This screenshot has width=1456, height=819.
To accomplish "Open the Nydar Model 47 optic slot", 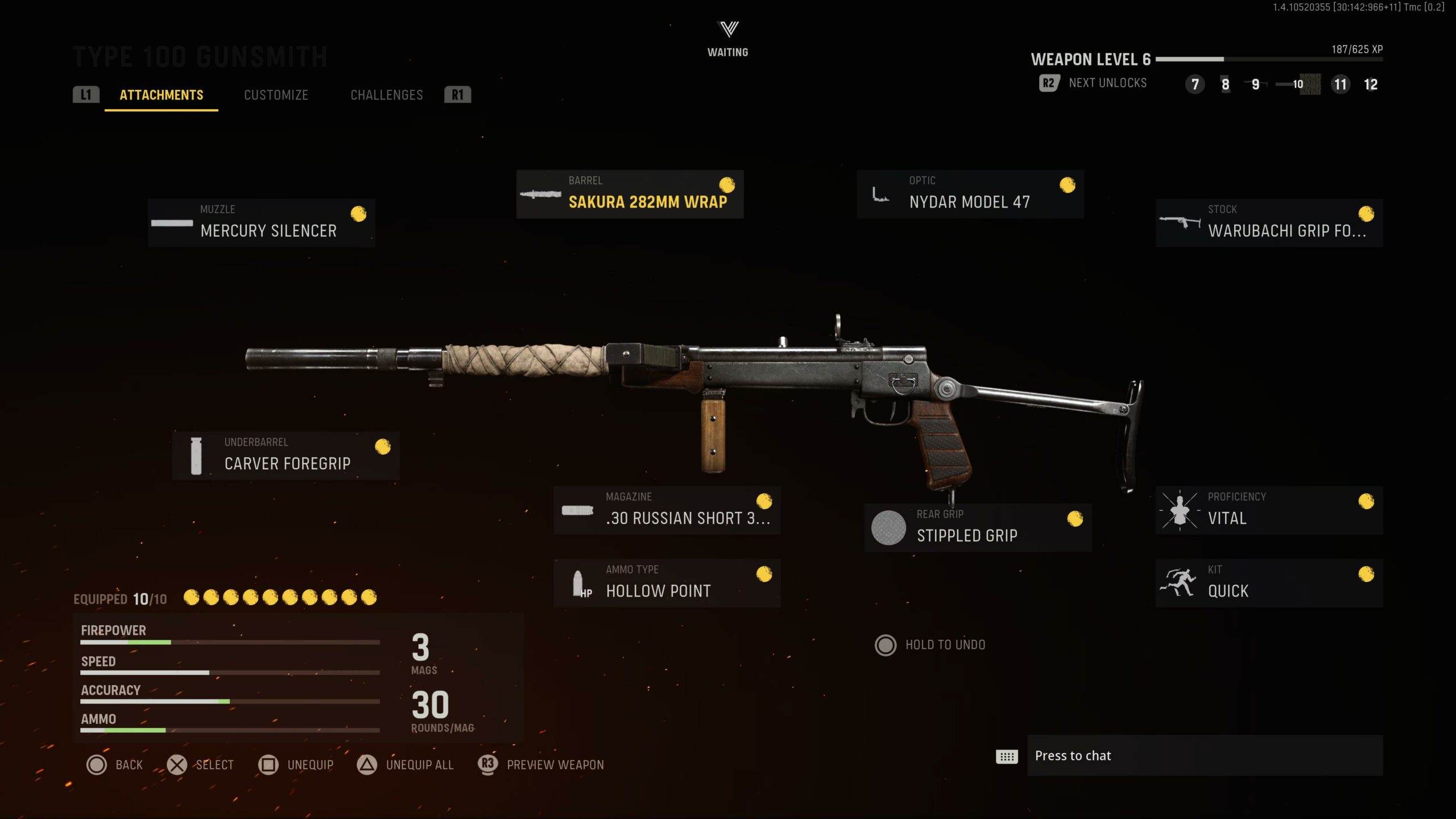I will (970, 194).
